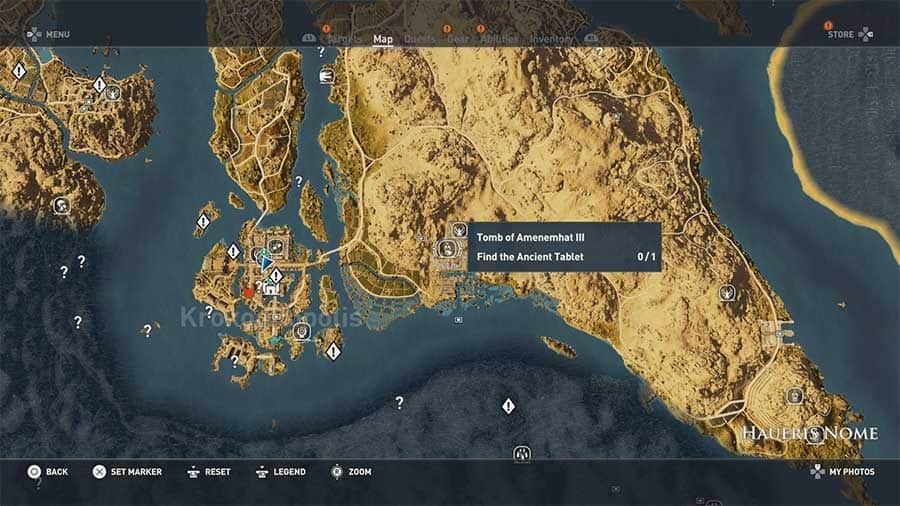Screen dimensions: 900x506
Task: Open the Store
Action: point(849,34)
